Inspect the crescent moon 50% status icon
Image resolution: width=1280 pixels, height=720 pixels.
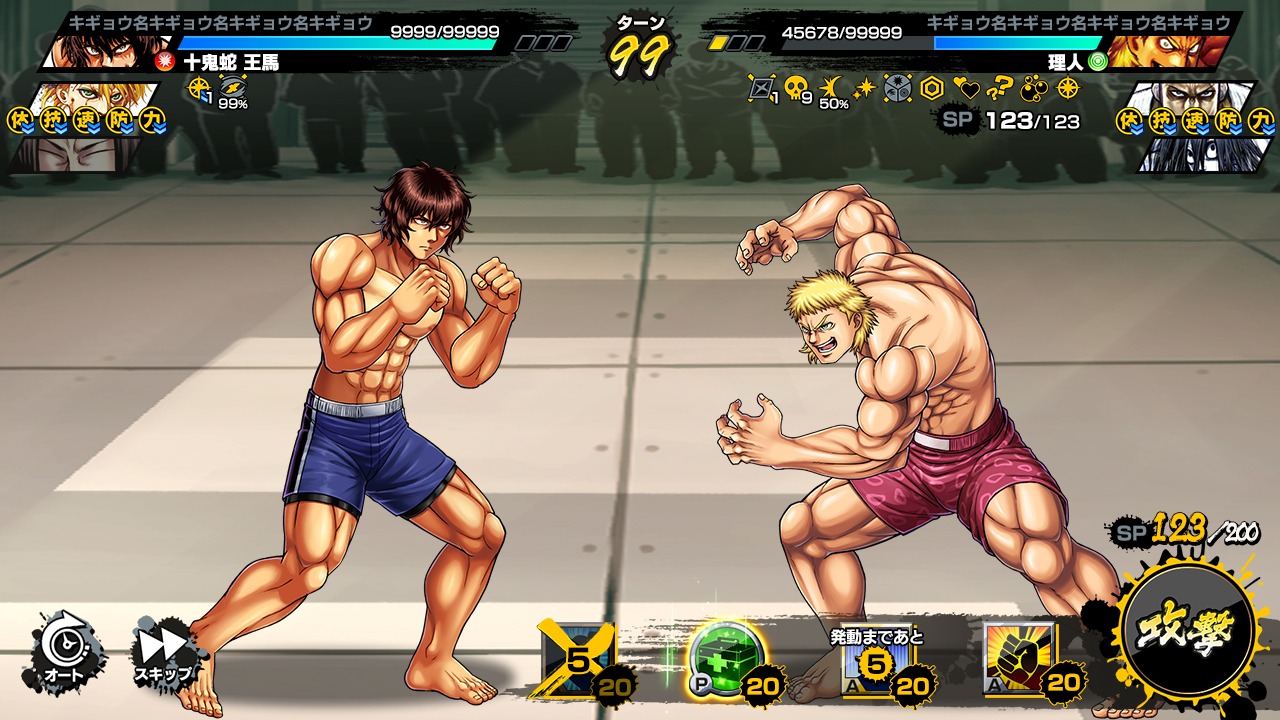(x=830, y=89)
